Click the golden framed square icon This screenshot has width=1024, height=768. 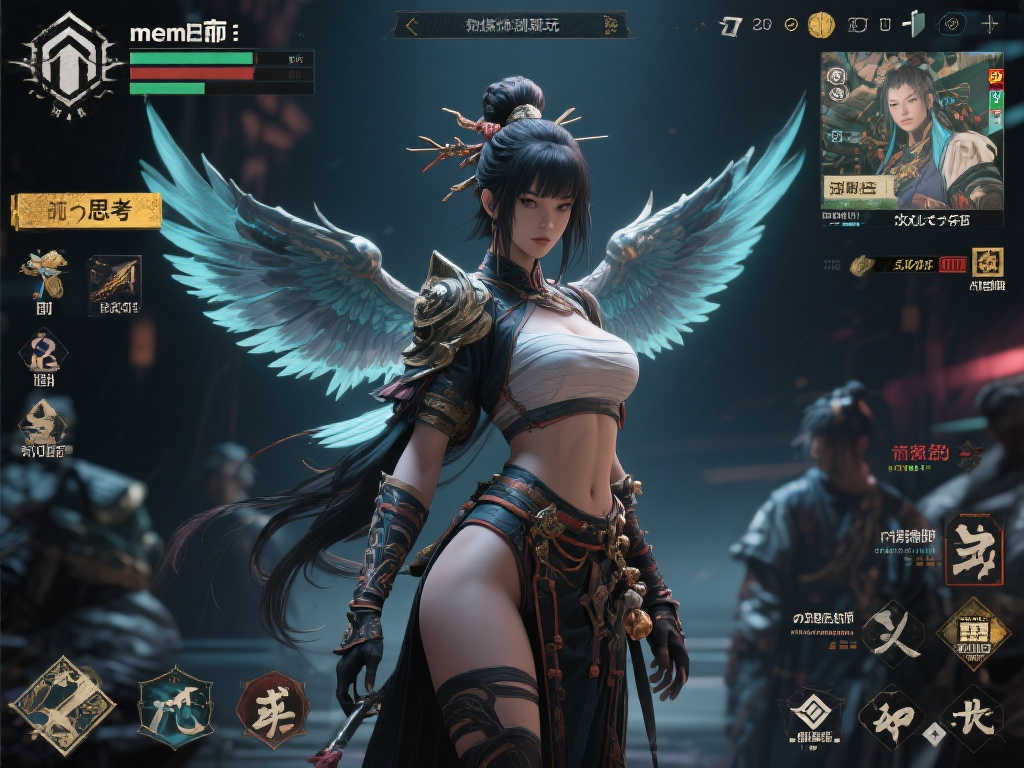pos(987,262)
